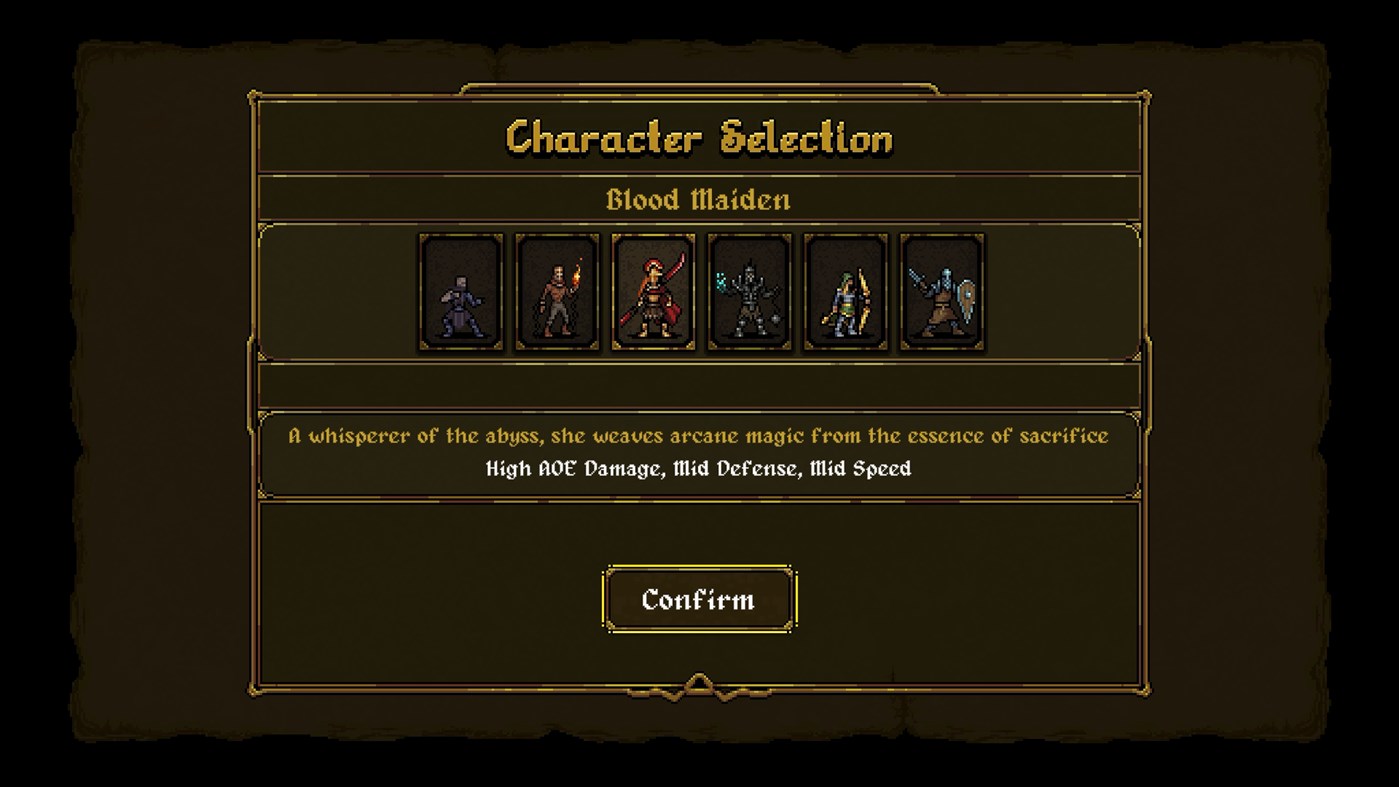This screenshot has height=787, width=1399.
Task: Click the Blood Maiden name label
Action: click(698, 198)
